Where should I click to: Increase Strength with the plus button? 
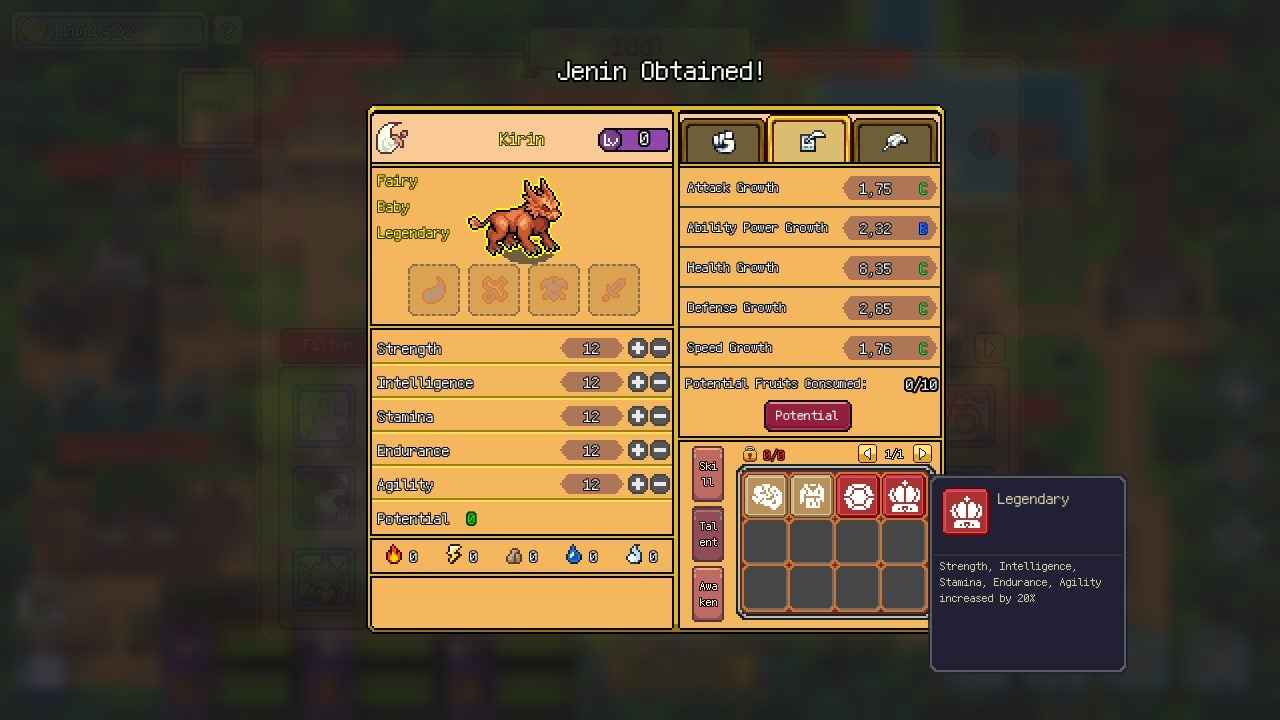coord(637,349)
